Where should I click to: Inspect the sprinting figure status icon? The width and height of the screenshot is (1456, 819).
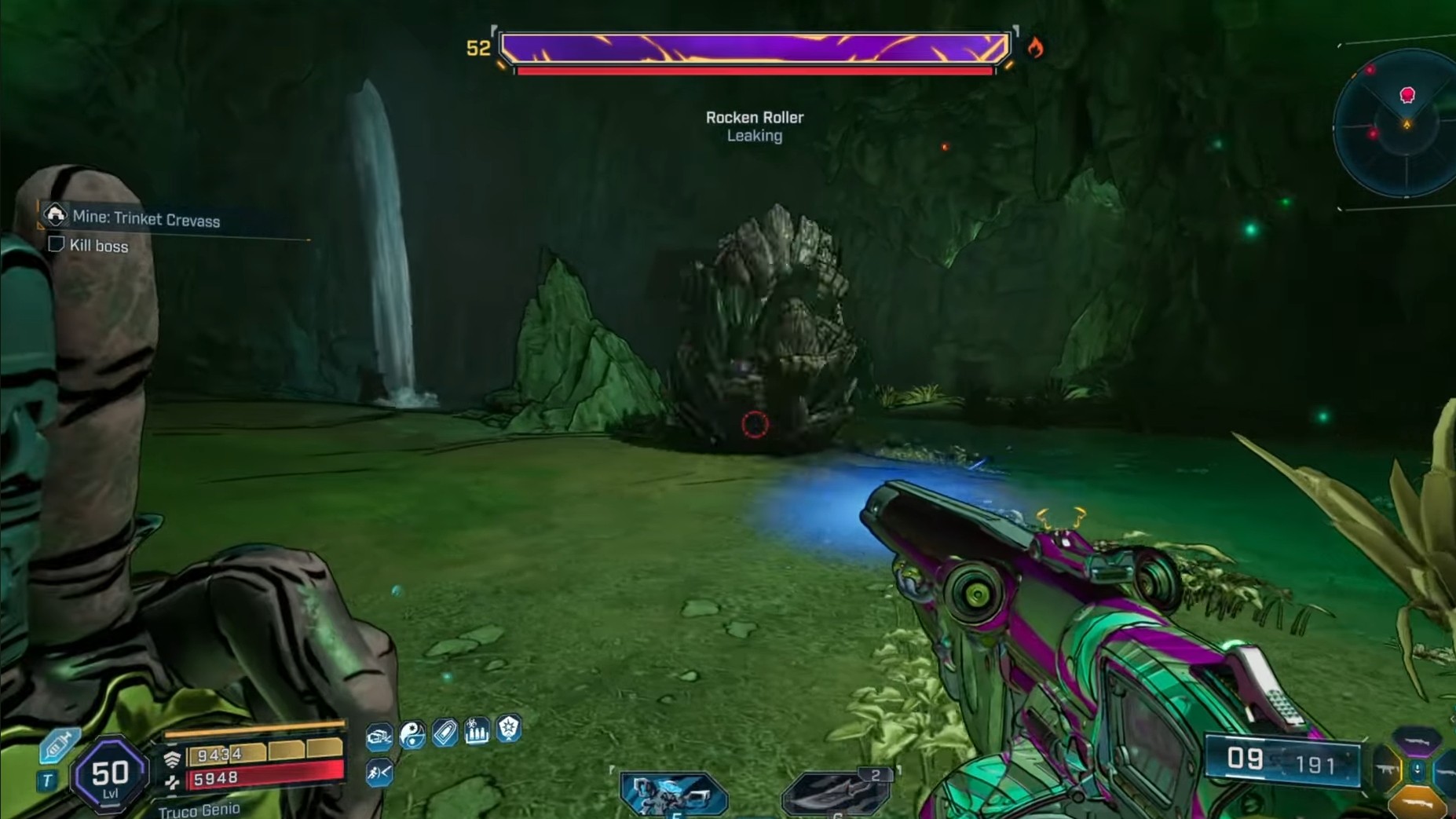click(x=379, y=773)
